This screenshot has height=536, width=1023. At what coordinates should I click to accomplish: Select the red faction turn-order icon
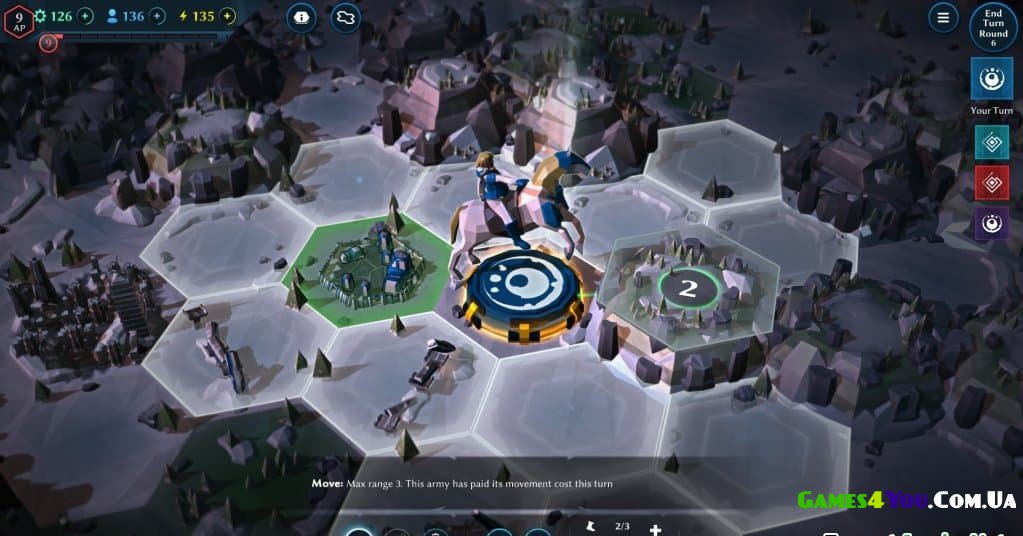tap(992, 183)
